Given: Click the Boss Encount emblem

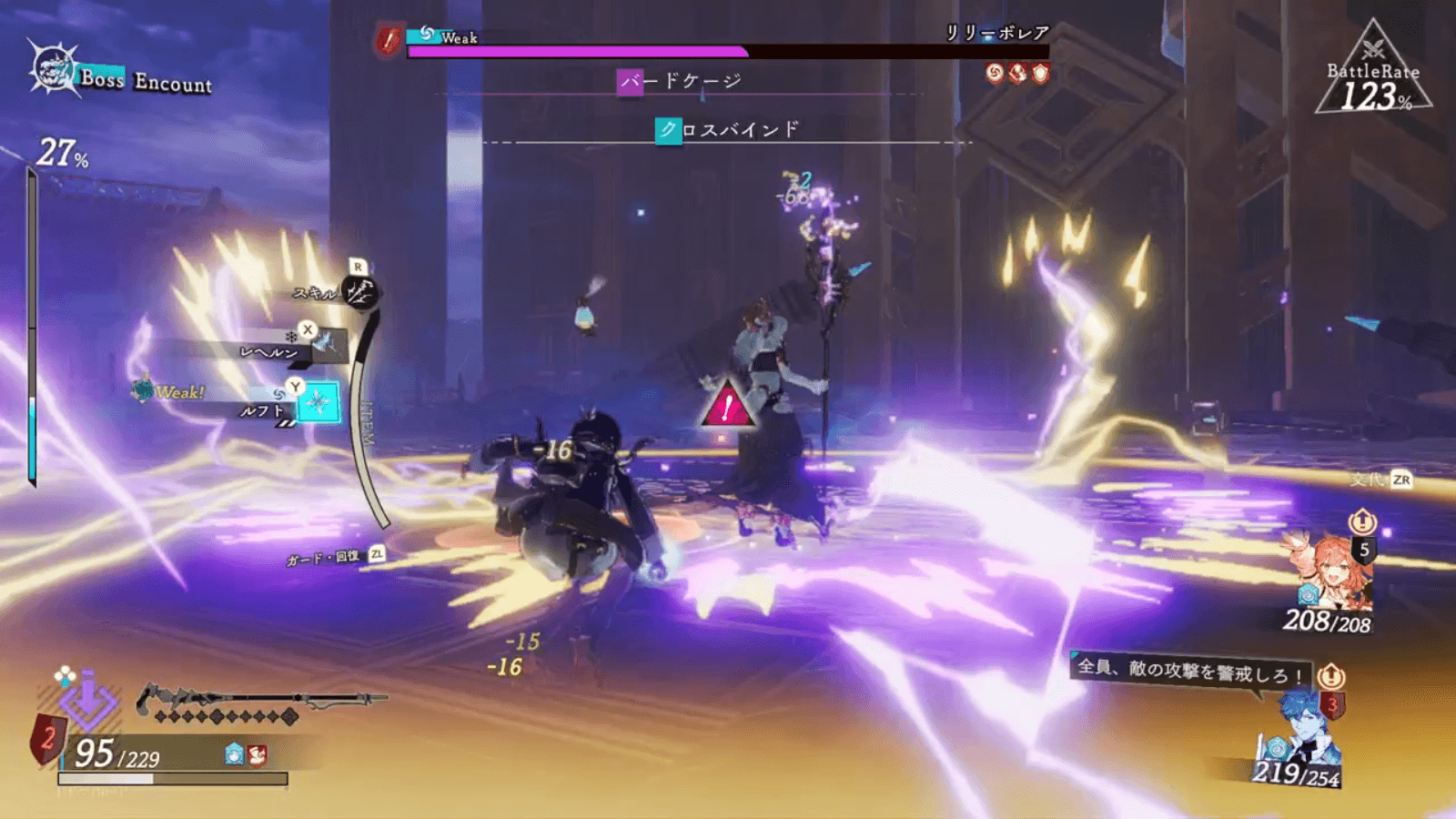Looking at the screenshot, I should point(53,69).
